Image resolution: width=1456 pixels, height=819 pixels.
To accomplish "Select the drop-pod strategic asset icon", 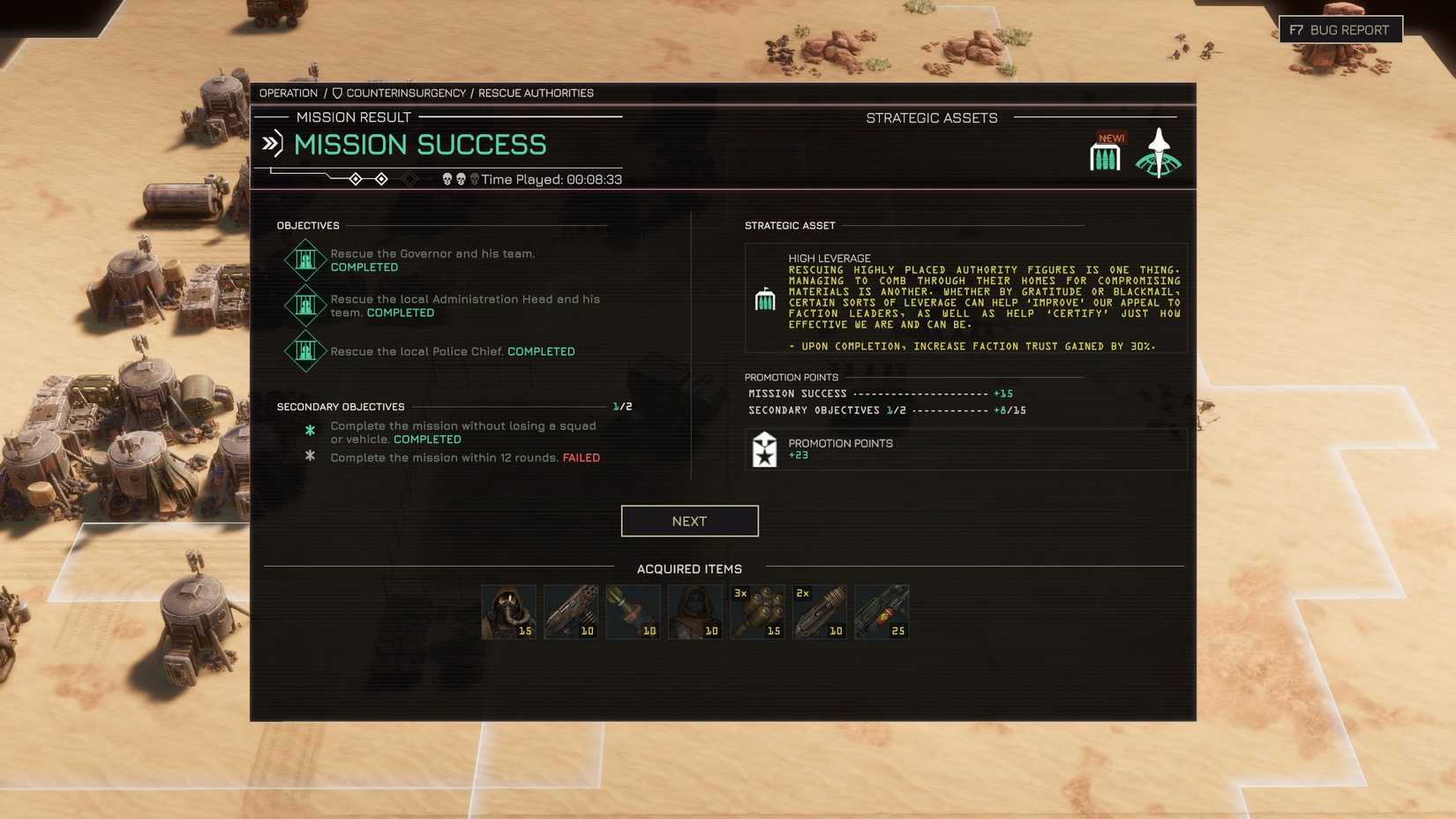I will (x=1159, y=154).
